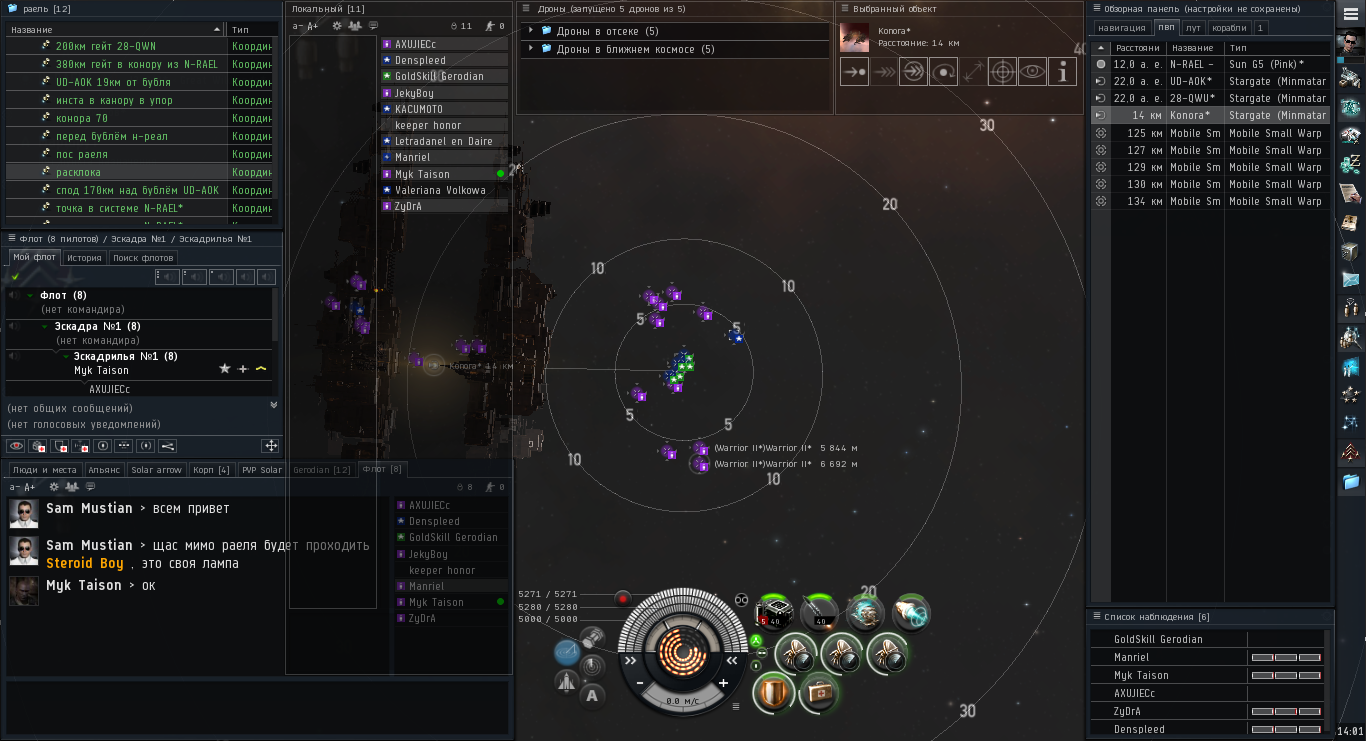Image resolution: width=1366 pixels, height=741 pixels.
Task: Open the 'Альянс' chat tab
Action: [x=104, y=470]
